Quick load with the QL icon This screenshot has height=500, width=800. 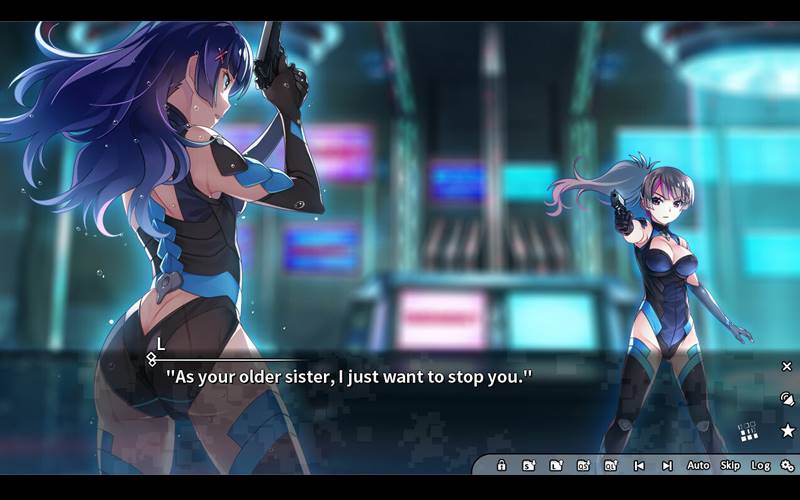pos(611,466)
